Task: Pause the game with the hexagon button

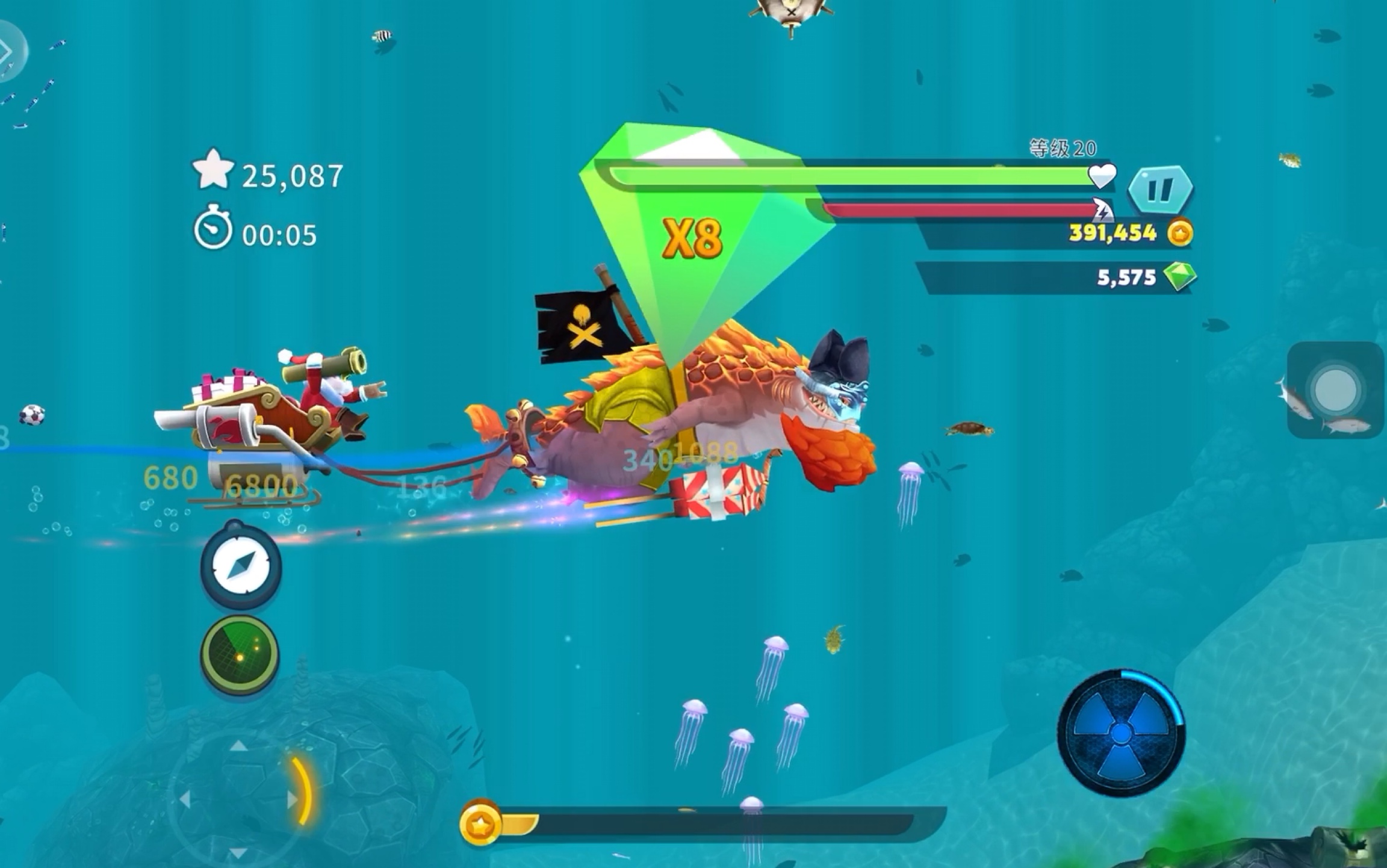Action: click(x=1160, y=190)
